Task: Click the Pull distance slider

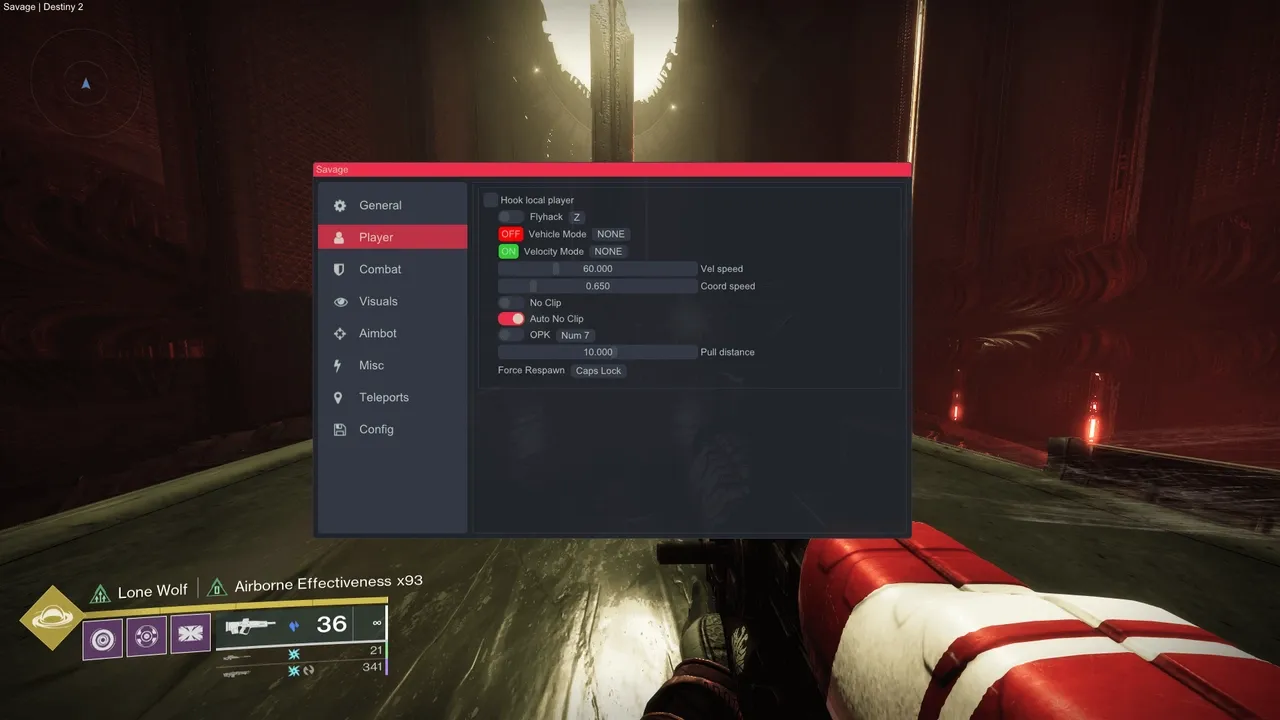Action: 597,352
